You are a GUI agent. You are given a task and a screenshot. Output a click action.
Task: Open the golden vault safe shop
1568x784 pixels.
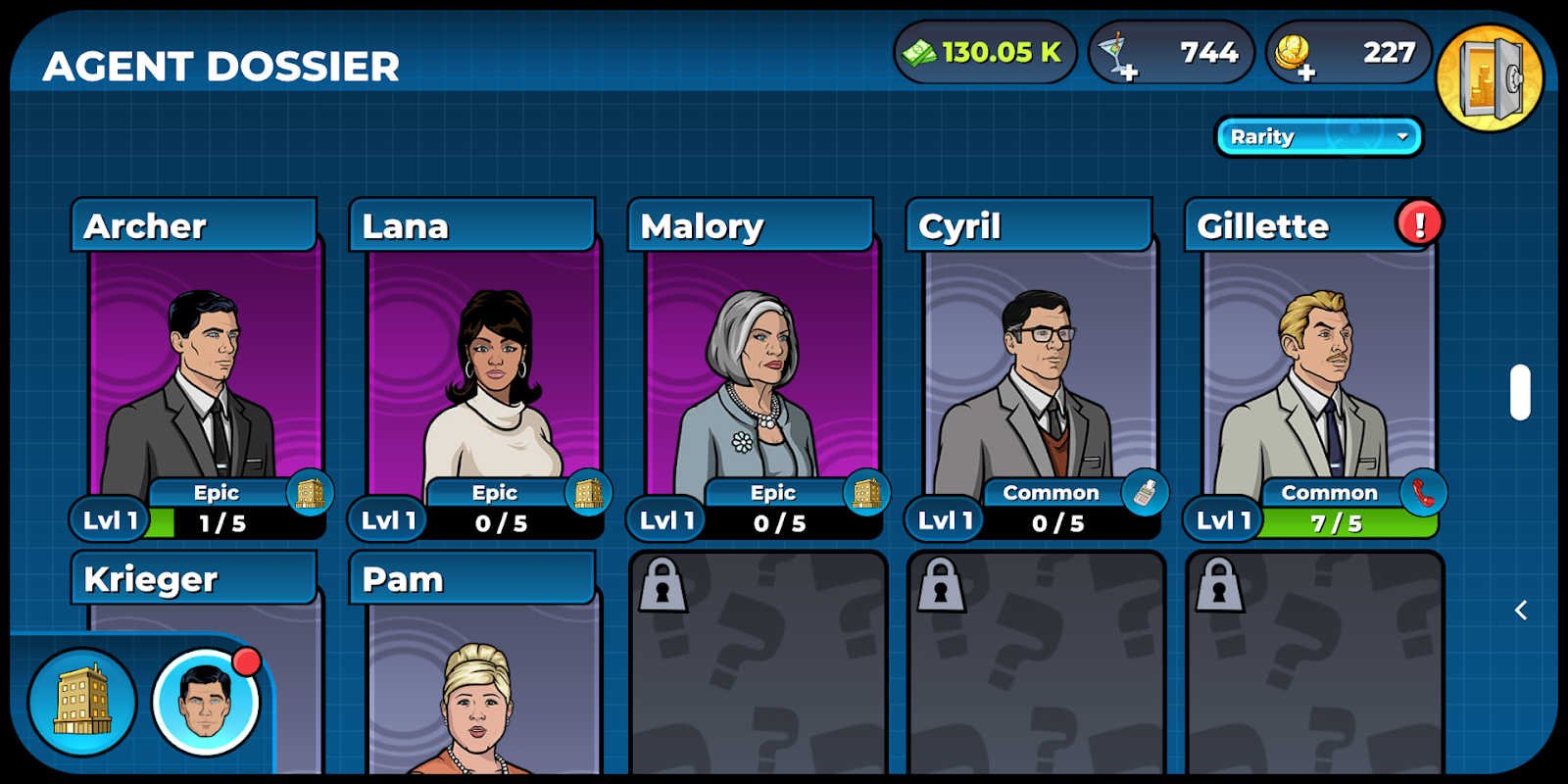click(x=1490, y=78)
